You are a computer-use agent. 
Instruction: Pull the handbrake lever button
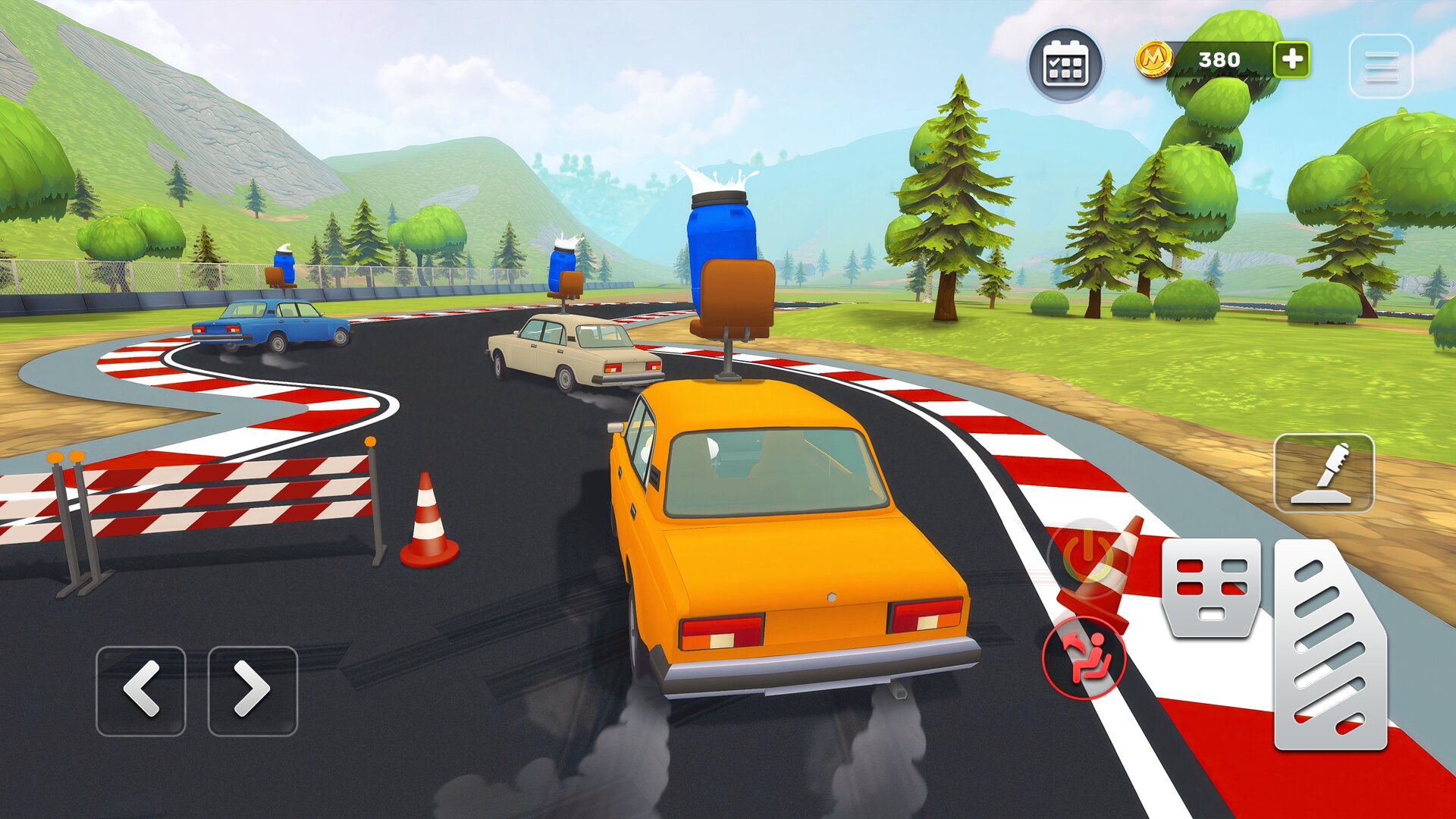click(x=1323, y=473)
